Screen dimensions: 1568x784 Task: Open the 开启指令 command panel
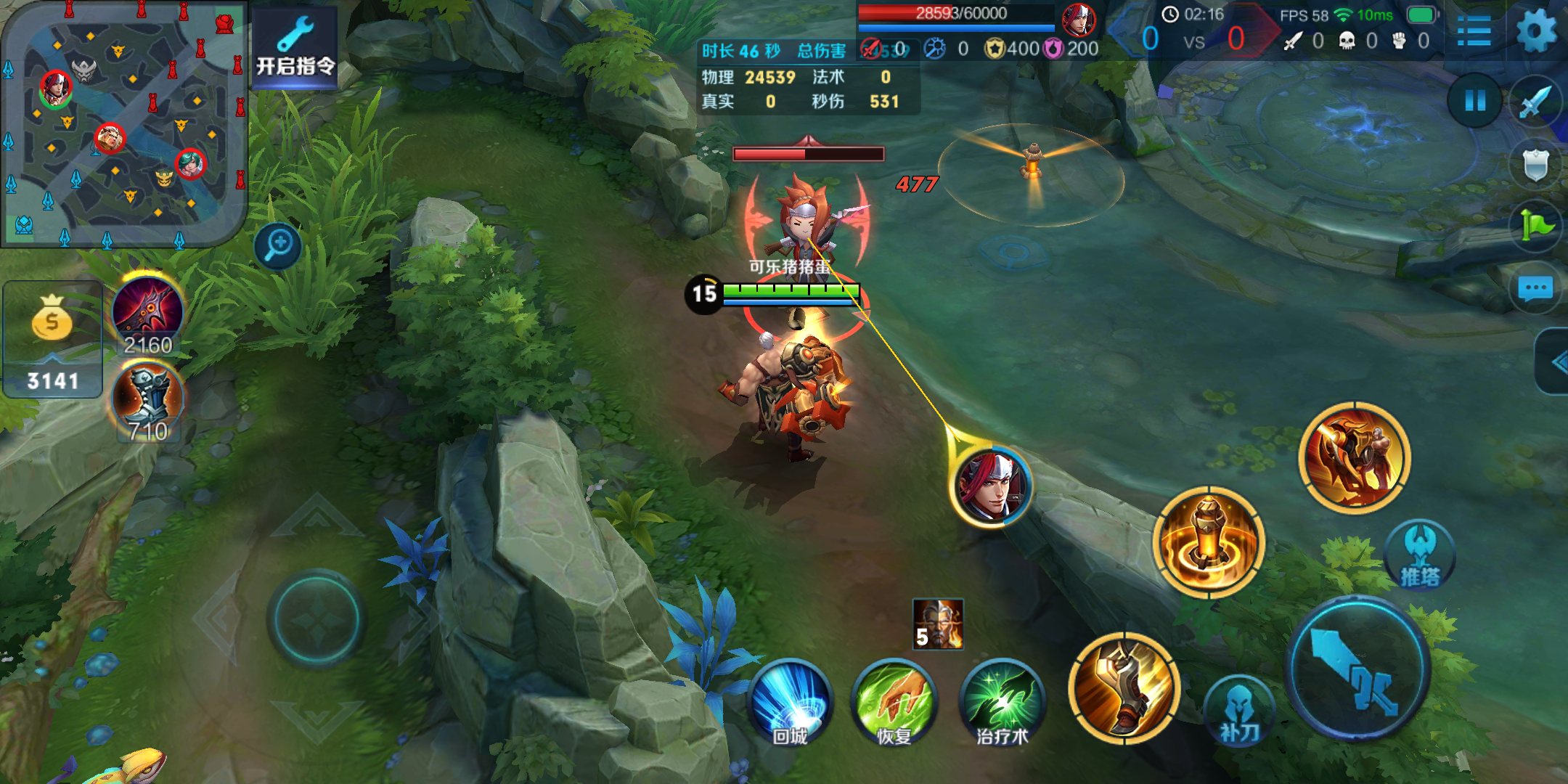point(295,48)
